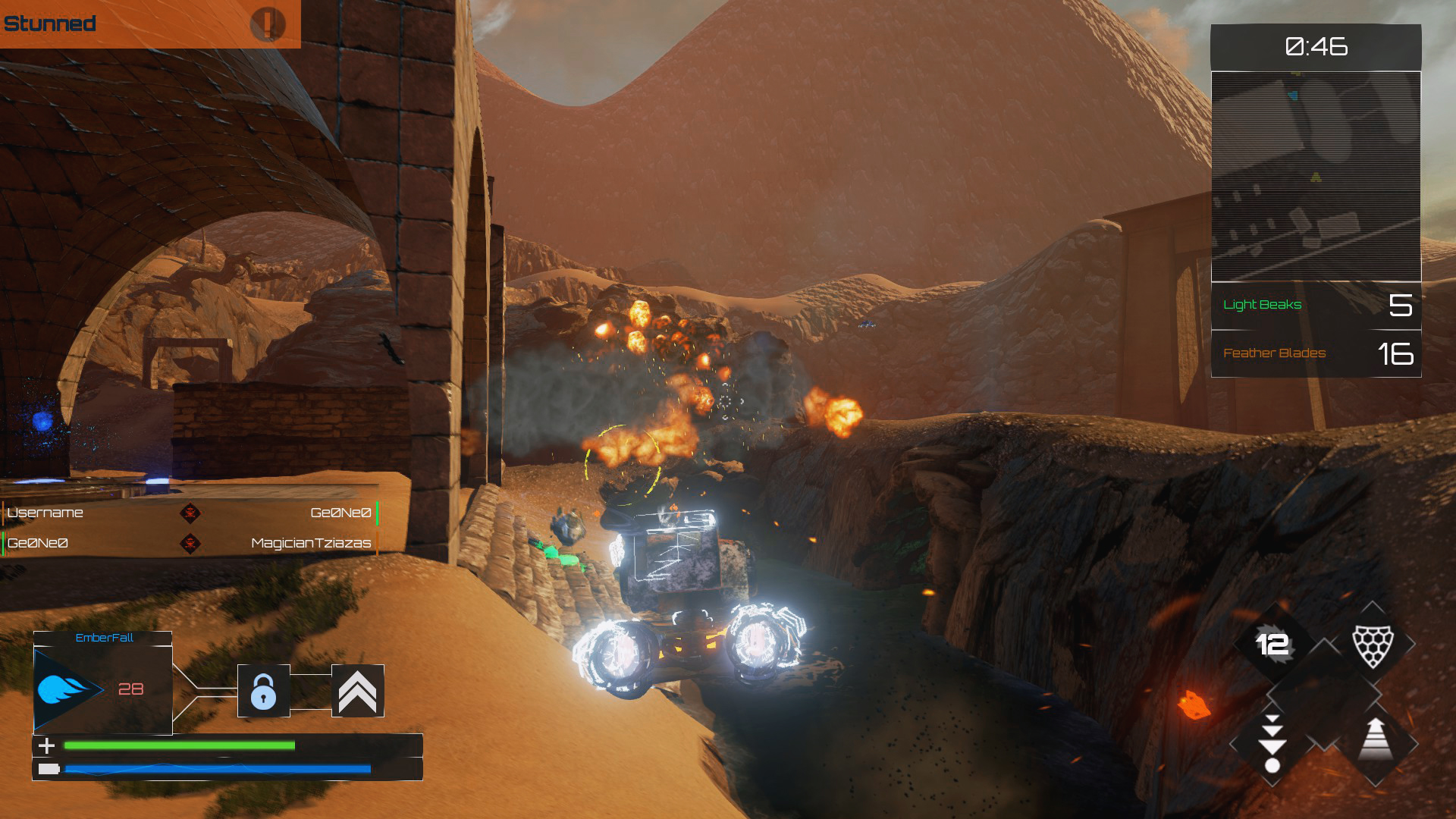Click the MagicianTziazas kill feed entry
The height and width of the screenshot is (819, 1456).
(311, 543)
